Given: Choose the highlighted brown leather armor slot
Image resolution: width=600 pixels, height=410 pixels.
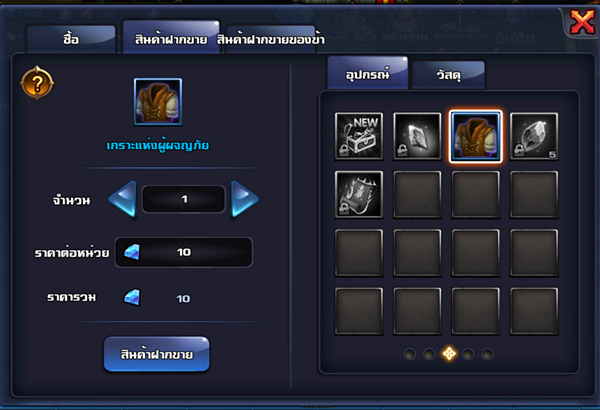Looking at the screenshot, I should pos(475,136).
